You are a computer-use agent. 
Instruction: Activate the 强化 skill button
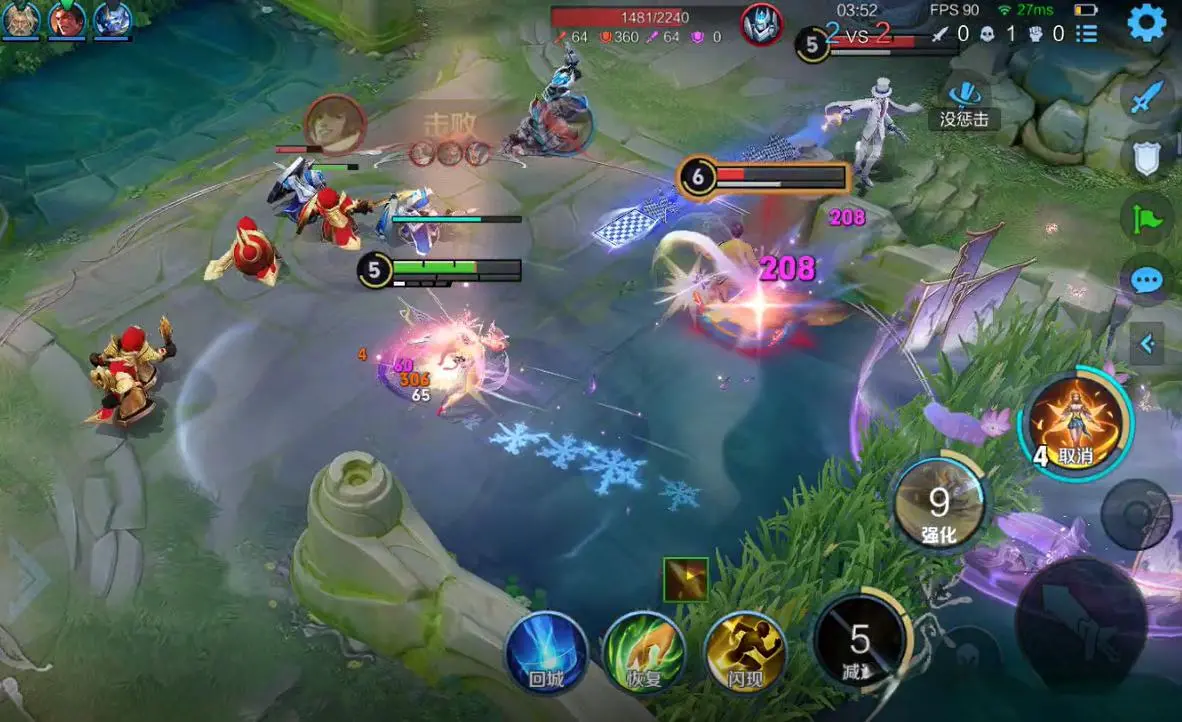point(939,503)
